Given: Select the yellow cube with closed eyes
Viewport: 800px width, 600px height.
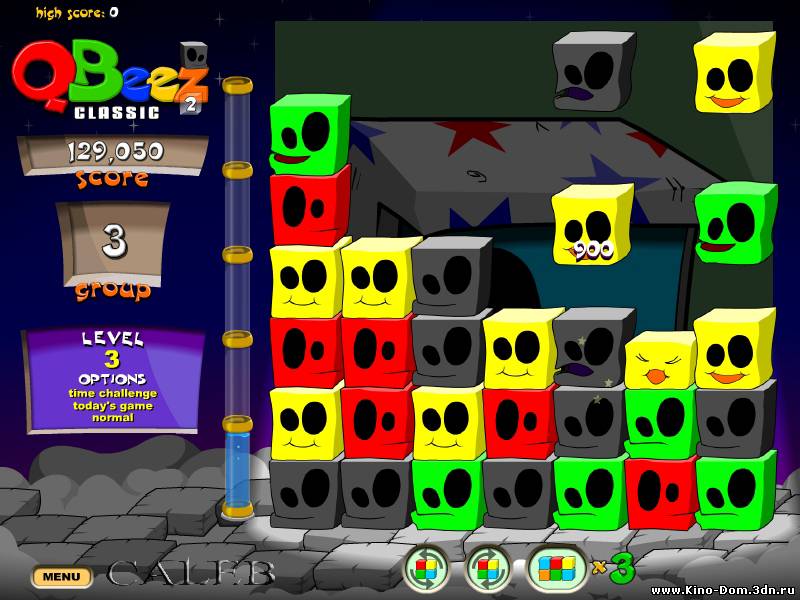Looking at the screenshot, I should (660, 361).
